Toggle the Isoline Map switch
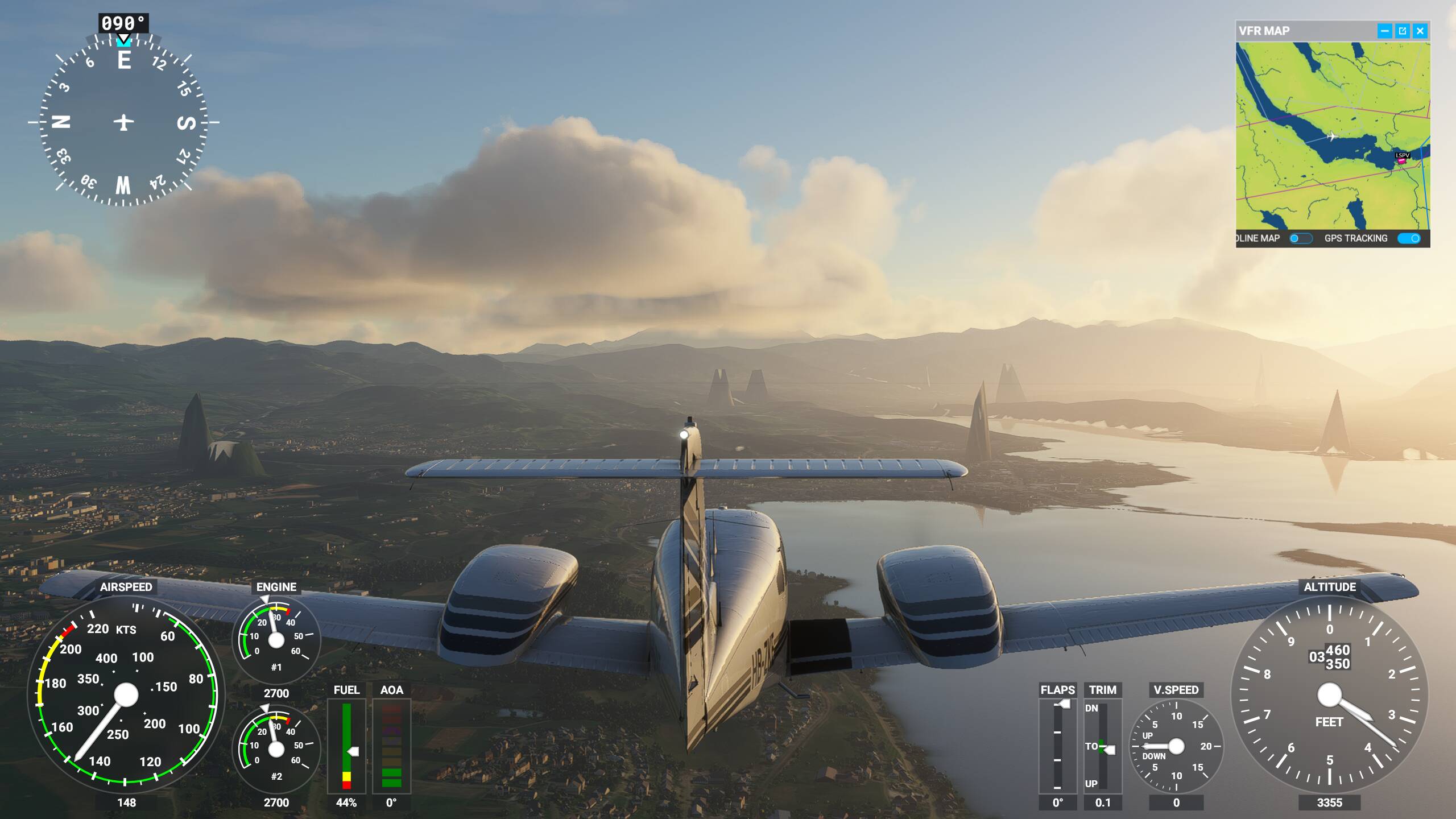Viewport: 1456px width, 819px height. (x=1300, y=238)
